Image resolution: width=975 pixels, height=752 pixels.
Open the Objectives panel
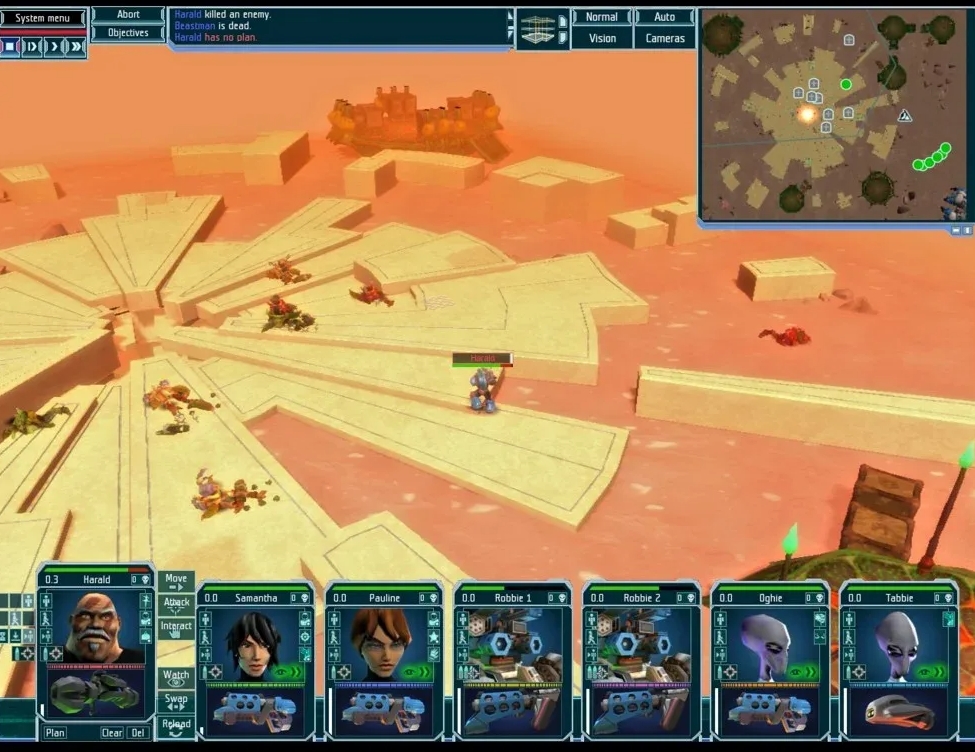pyautogui.click(x=128, y=33)
